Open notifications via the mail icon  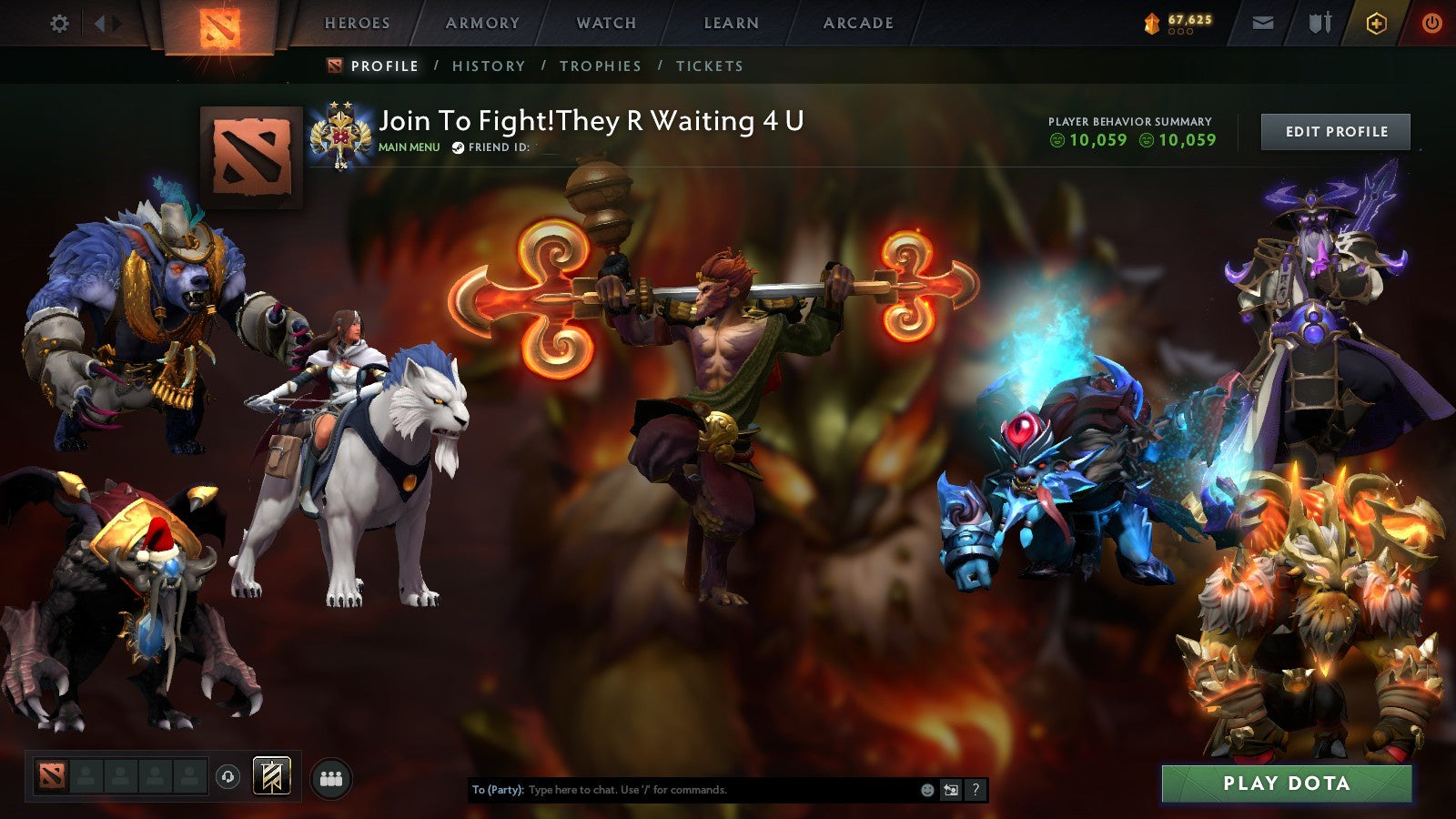click(x=1263, y=23)
